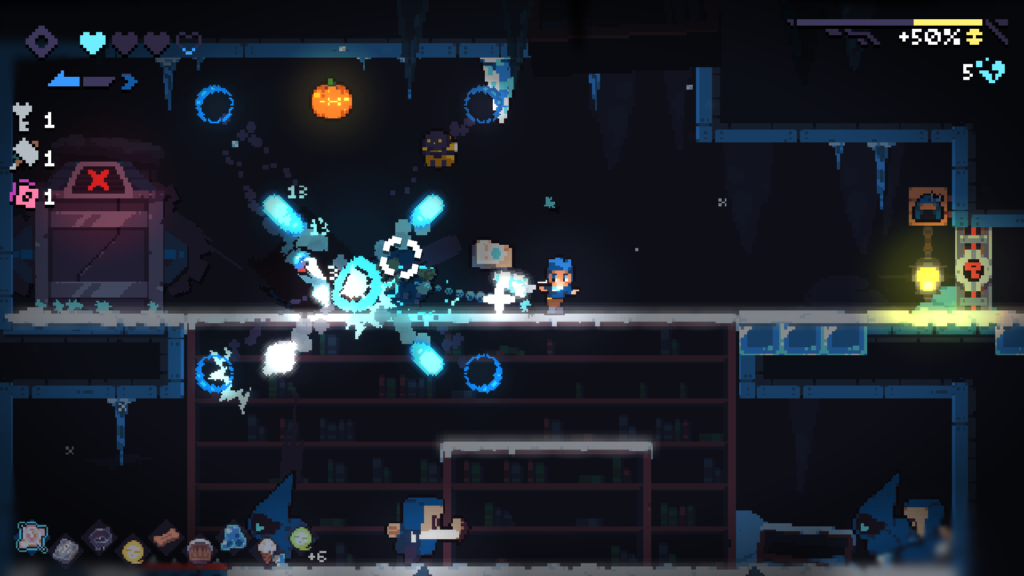Select the blue crystal cluster item
Screen dimensions: 1024x576
point(233,537)
